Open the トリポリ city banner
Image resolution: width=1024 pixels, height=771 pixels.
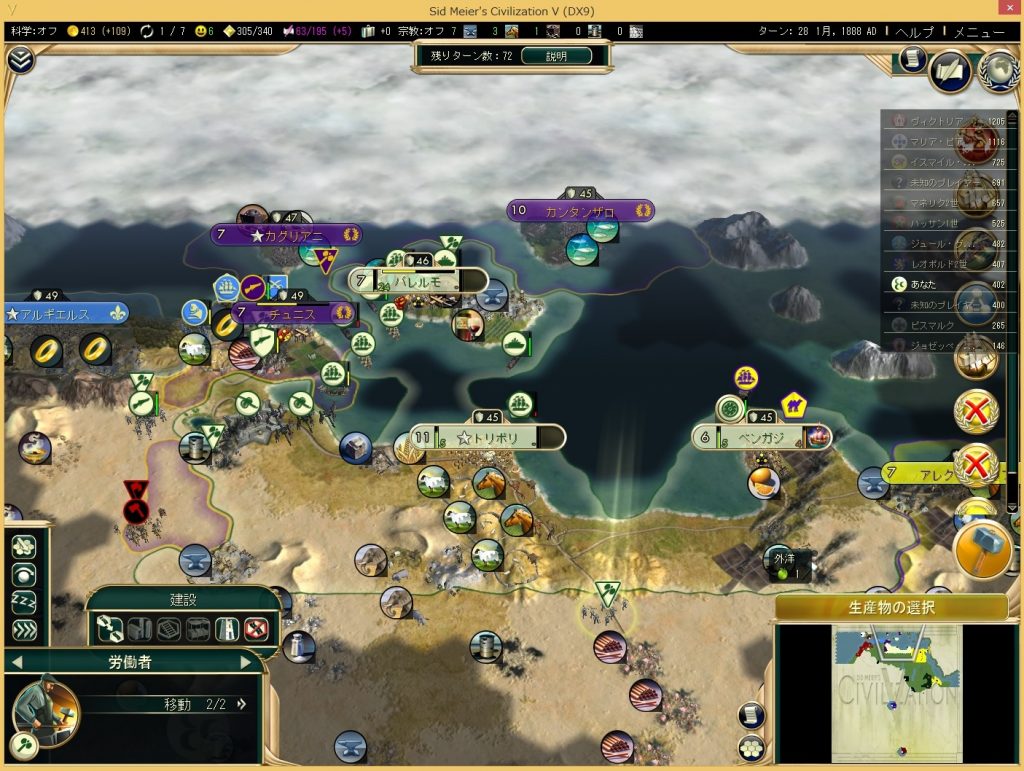[486, 438]
